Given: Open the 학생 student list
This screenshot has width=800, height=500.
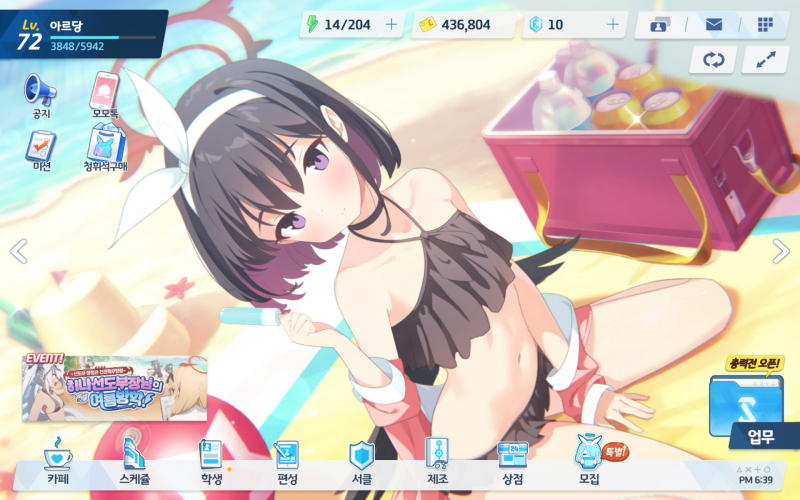Looking at the screenshot, I should 211,461.
